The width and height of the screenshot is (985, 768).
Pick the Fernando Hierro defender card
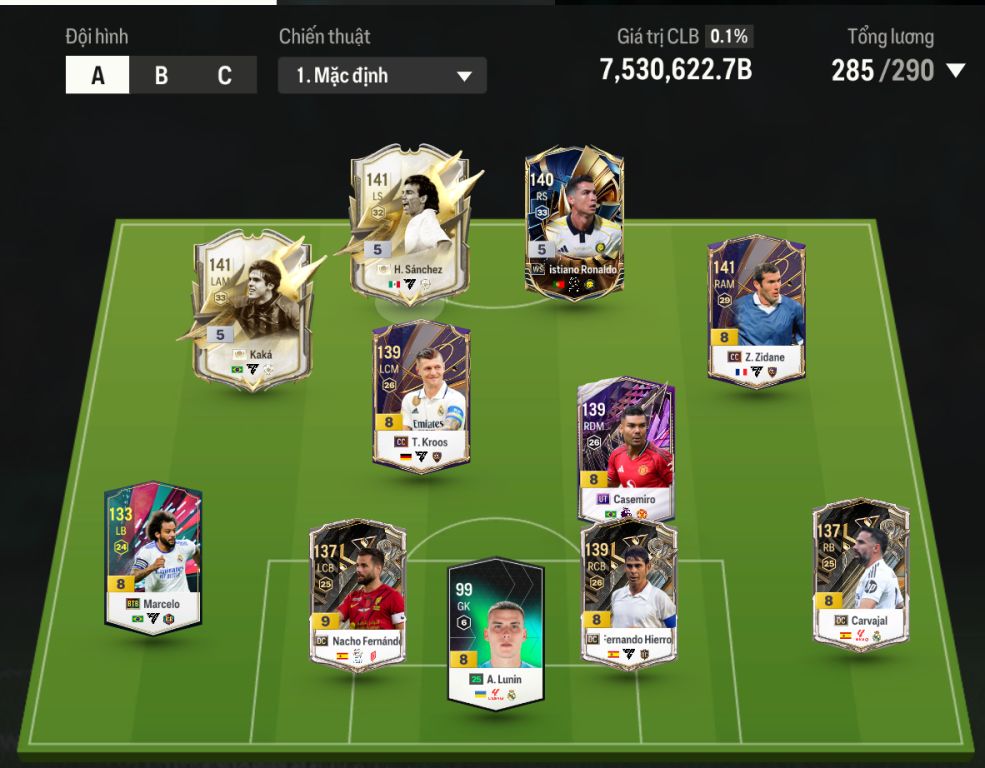(x=629, y=594)
